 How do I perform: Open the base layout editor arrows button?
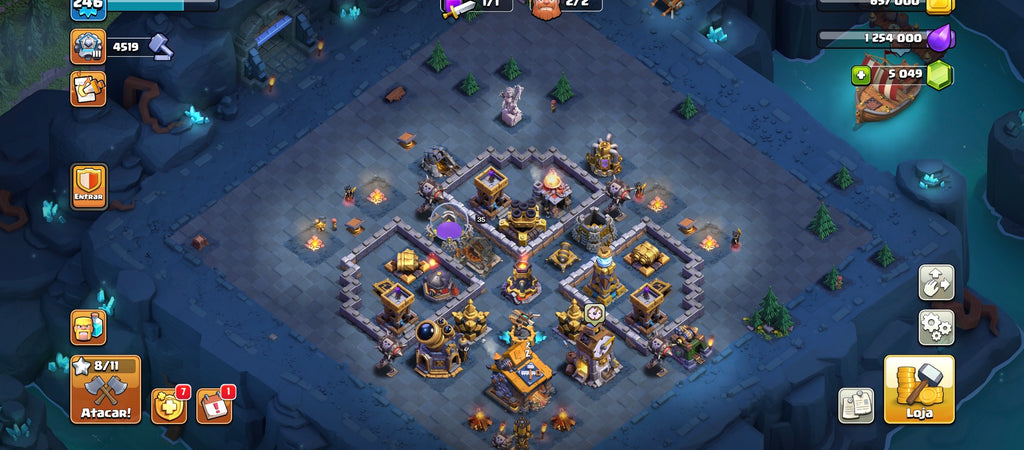[936, 282]
